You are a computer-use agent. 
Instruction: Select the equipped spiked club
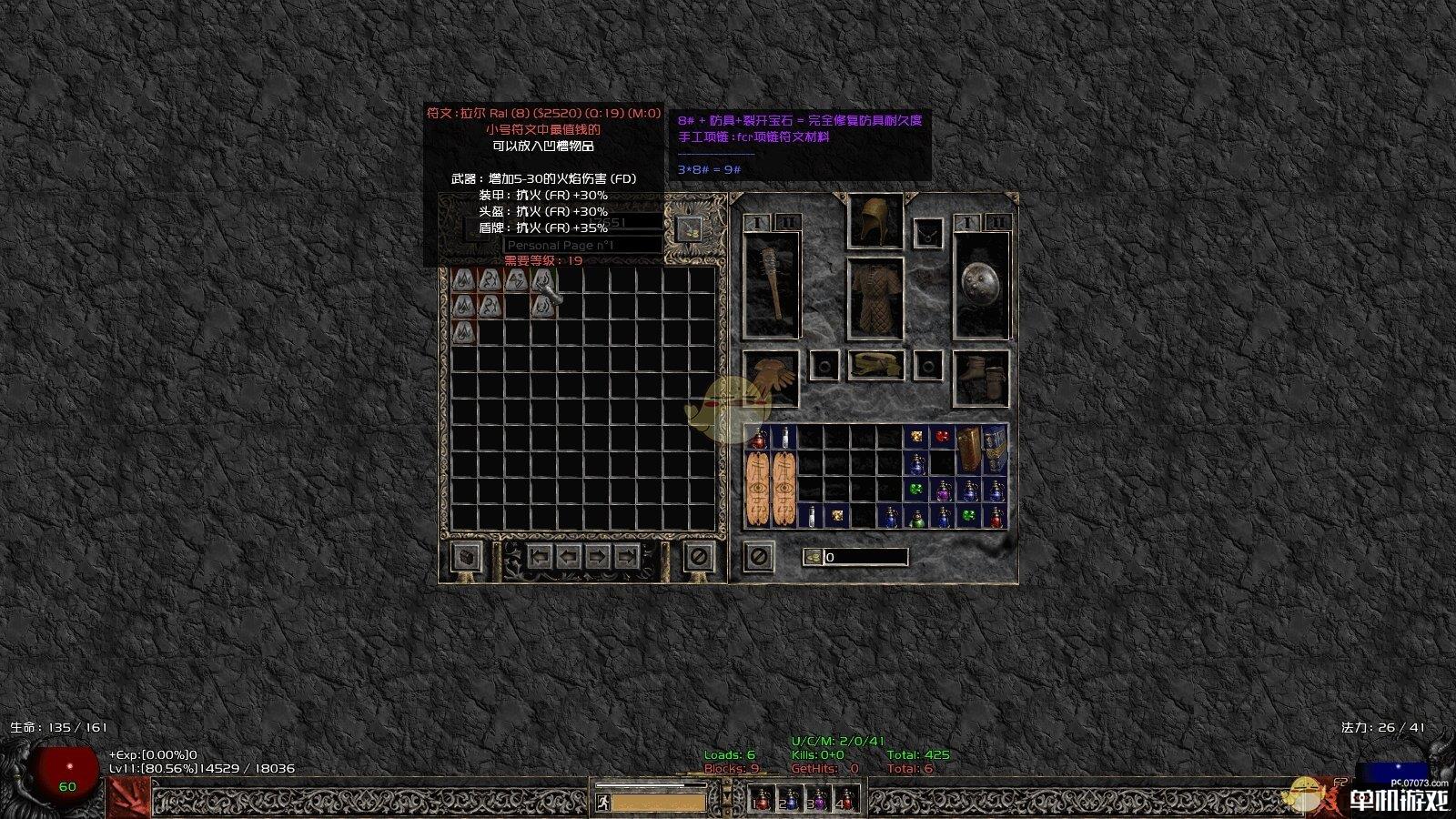point(772,285)
